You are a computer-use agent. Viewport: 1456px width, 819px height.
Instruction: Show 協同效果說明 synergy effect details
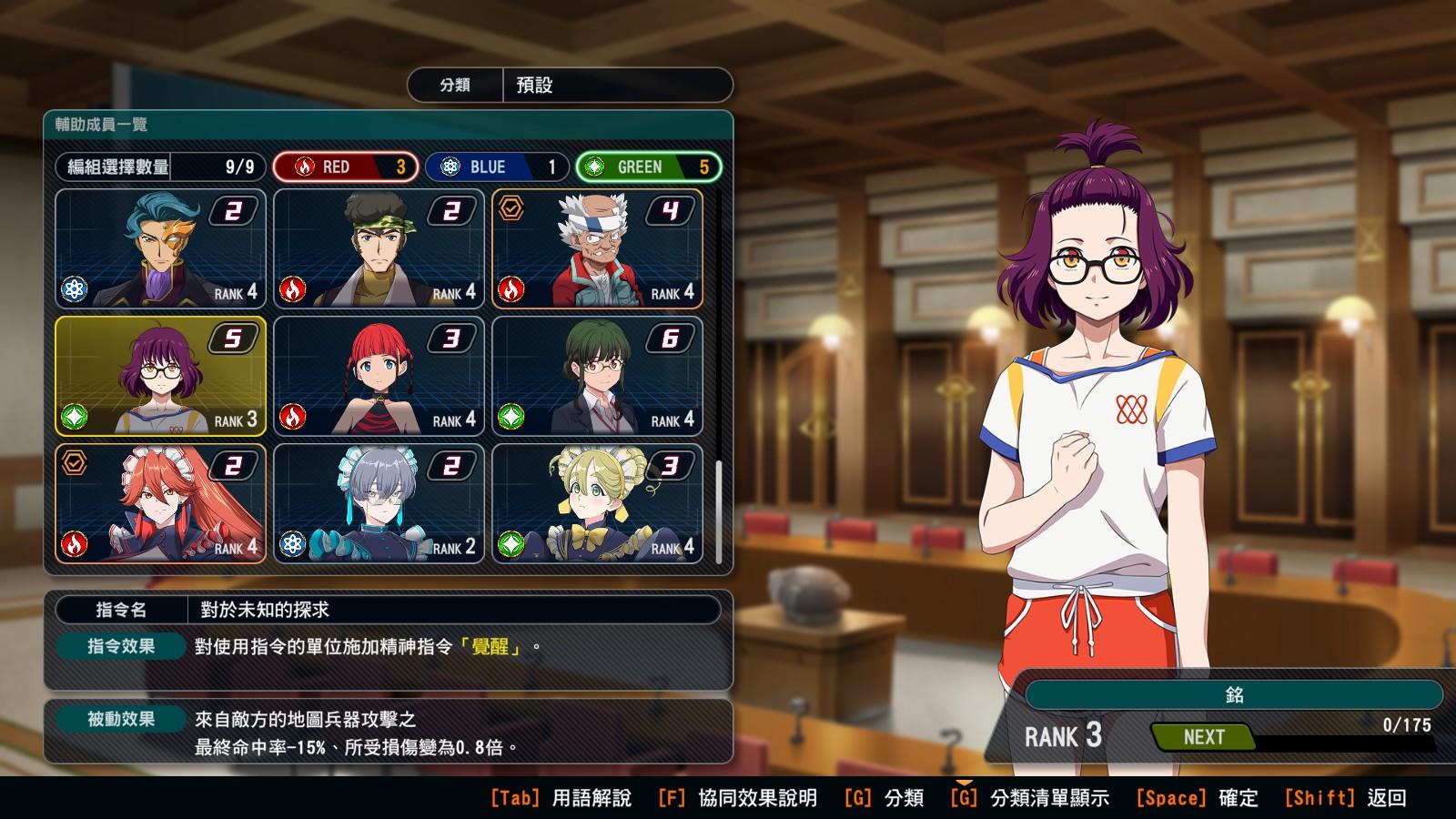737,798
